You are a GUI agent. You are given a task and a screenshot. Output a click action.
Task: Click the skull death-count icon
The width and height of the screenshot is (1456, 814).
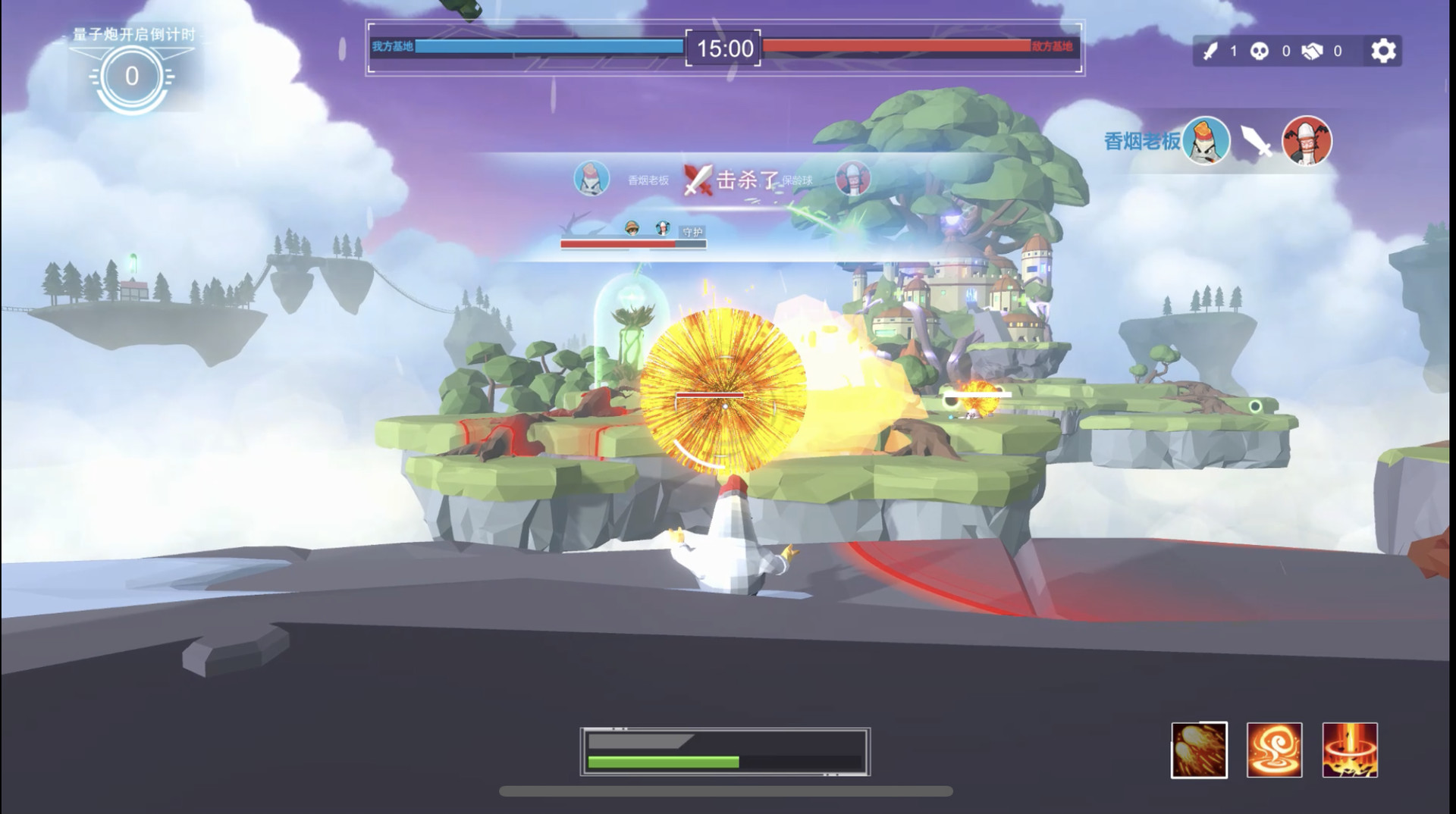pyautogui.click(x=1259, y=51)
